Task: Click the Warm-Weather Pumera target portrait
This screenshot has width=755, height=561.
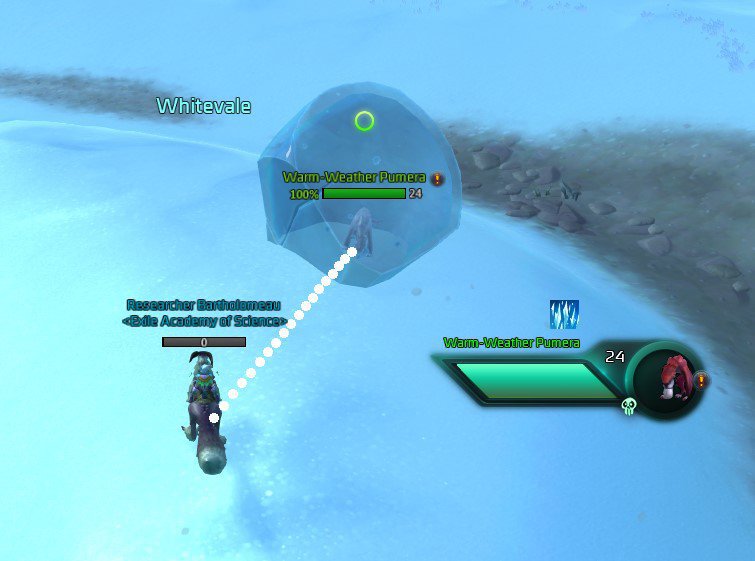Action: [667, 378]
